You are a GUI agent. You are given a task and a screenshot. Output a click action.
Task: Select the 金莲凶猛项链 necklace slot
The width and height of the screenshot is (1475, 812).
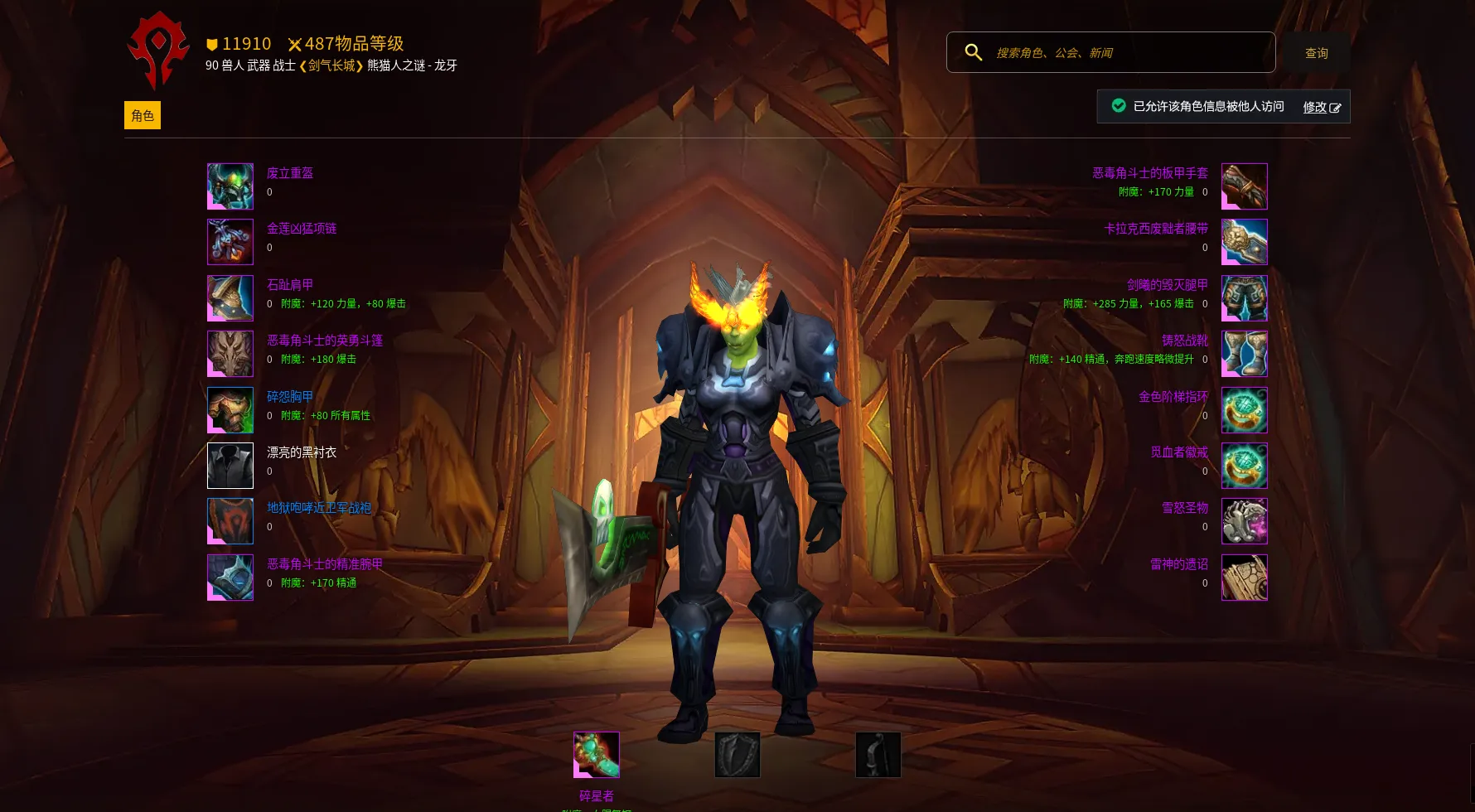click(x=230, y=242)
